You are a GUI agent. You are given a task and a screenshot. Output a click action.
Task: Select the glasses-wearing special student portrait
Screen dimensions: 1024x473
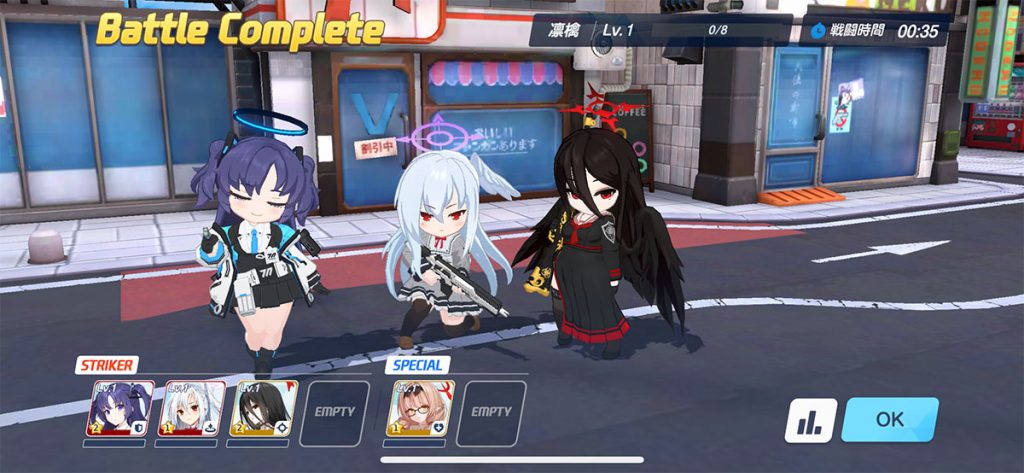pyautogui.click(x=420, y=409)
